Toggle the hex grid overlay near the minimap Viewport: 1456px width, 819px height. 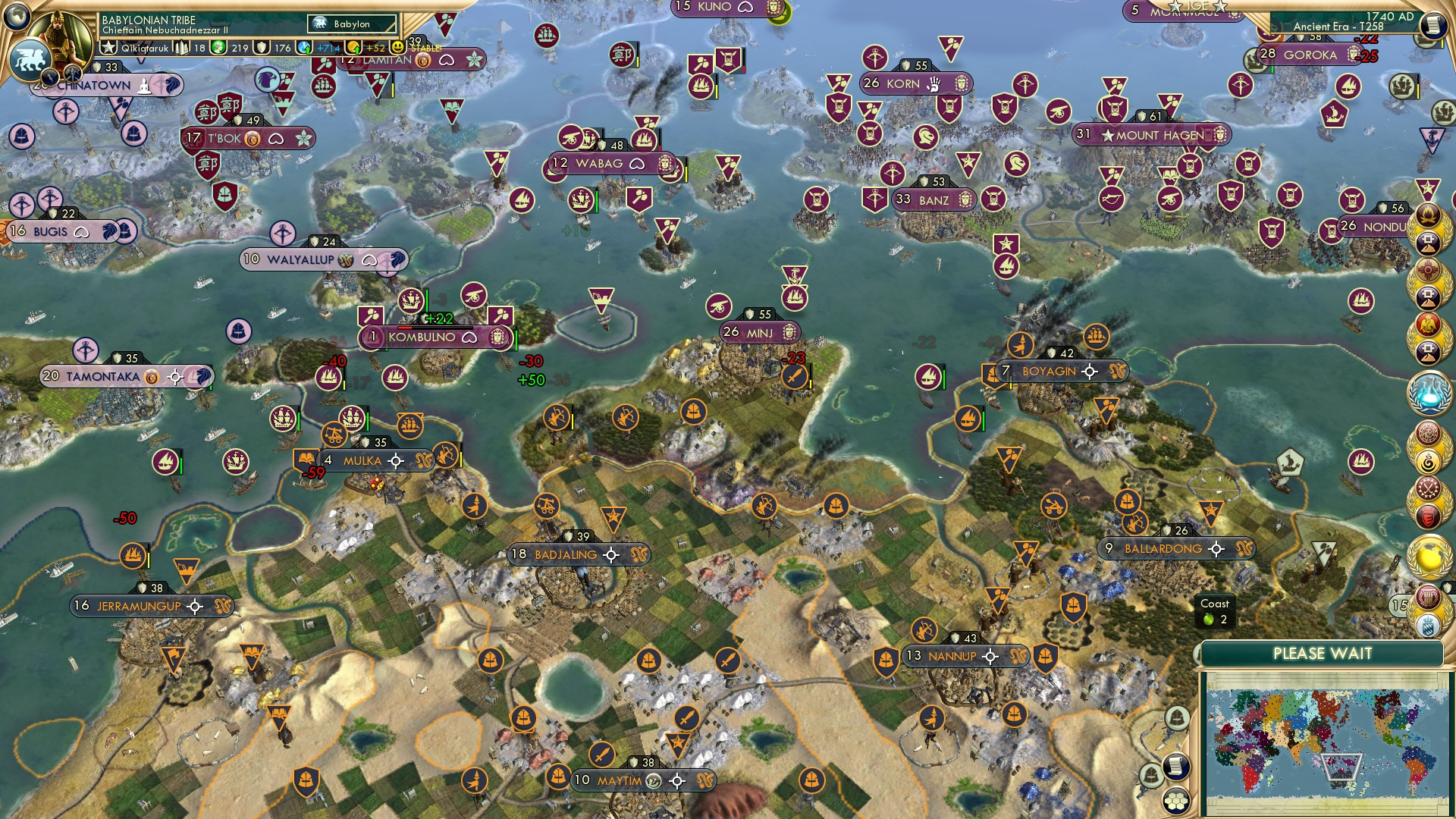[x=1176, y=802]
